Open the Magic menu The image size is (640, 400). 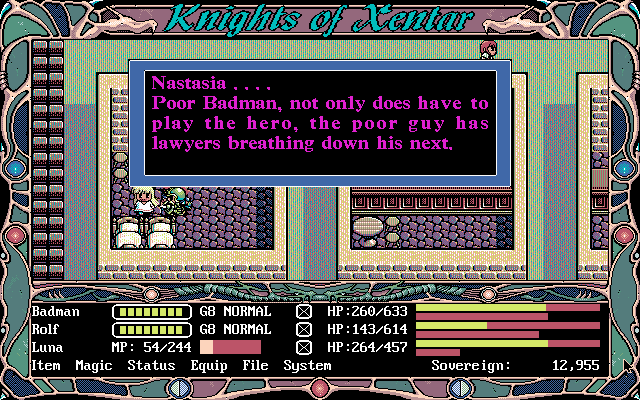pos(94,366)
